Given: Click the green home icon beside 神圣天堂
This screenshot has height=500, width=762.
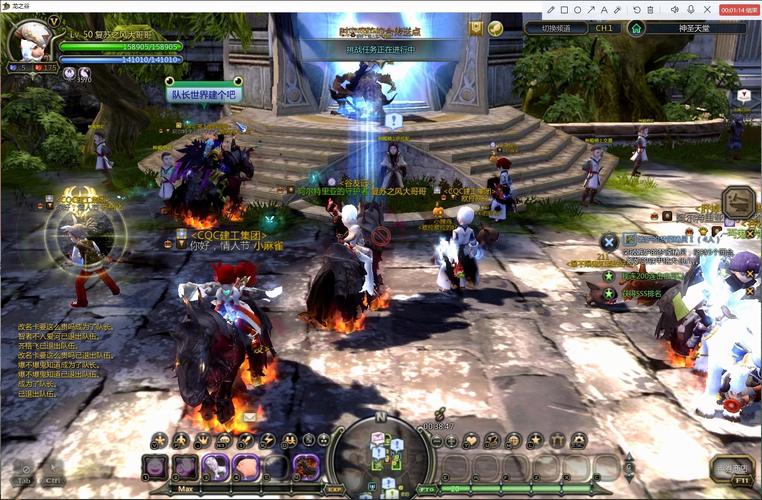Looking at the screenshot, I should (x=636, y=28).
